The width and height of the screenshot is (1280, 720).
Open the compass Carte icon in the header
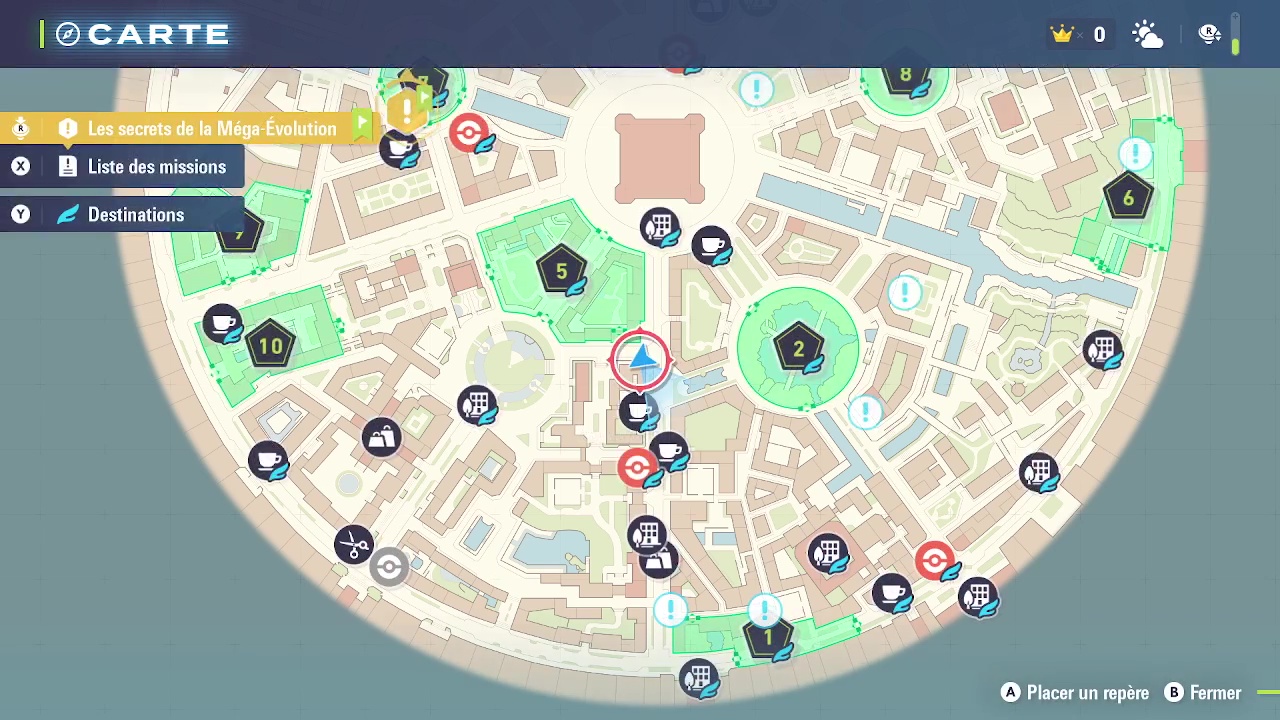click(x=66, y=33)
